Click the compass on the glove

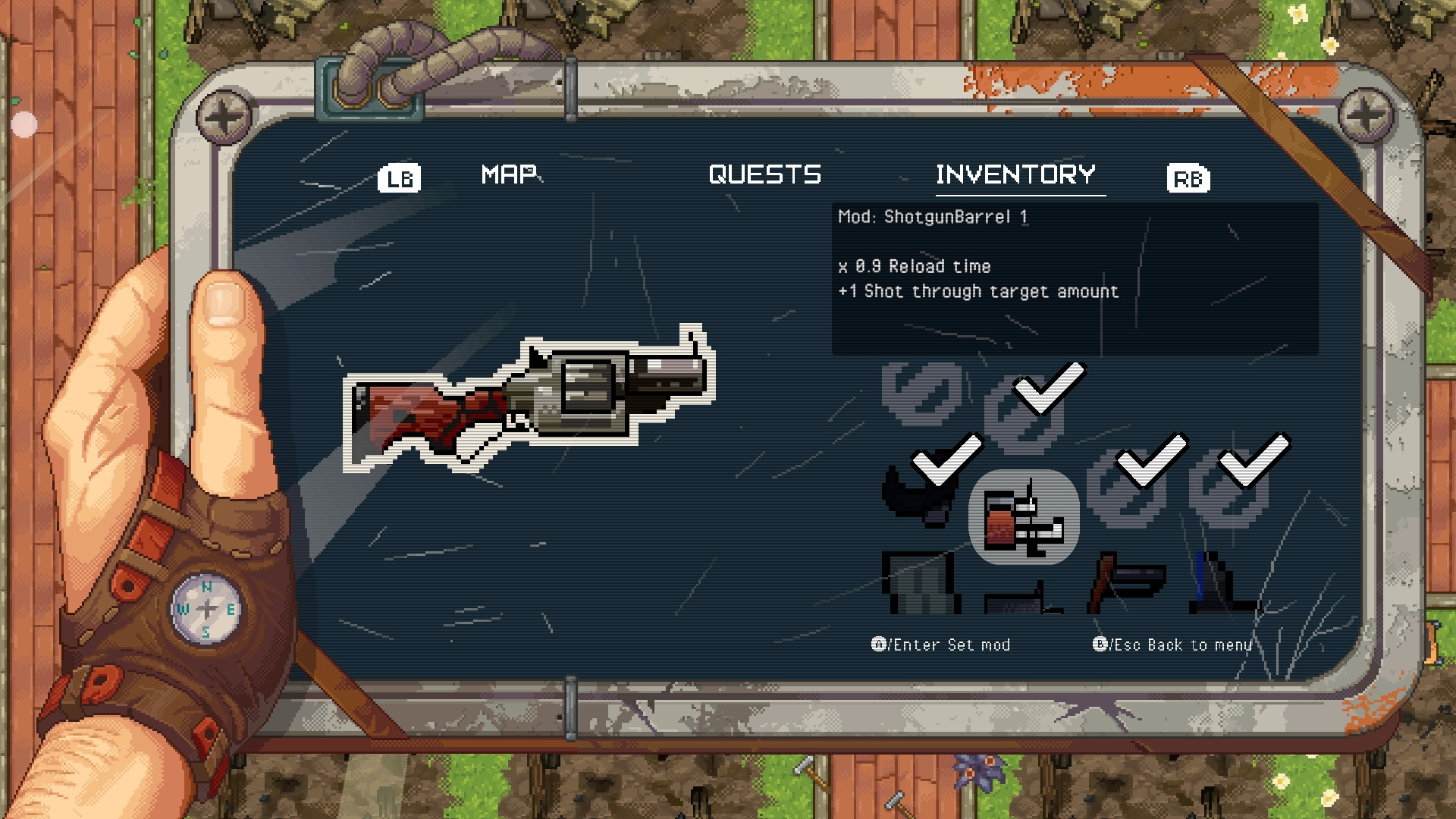tap(205, 608)
